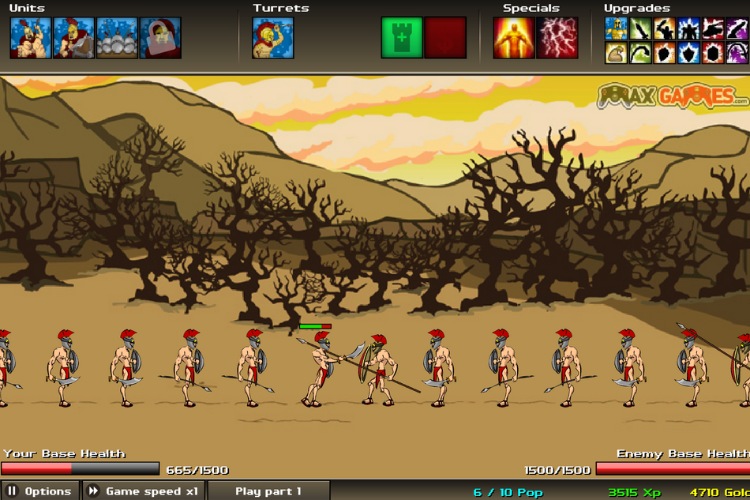Image resolution: width=750 pixels, height=500 pixels.
Task: Open the Options menu
Action: (x=40, y=491)
